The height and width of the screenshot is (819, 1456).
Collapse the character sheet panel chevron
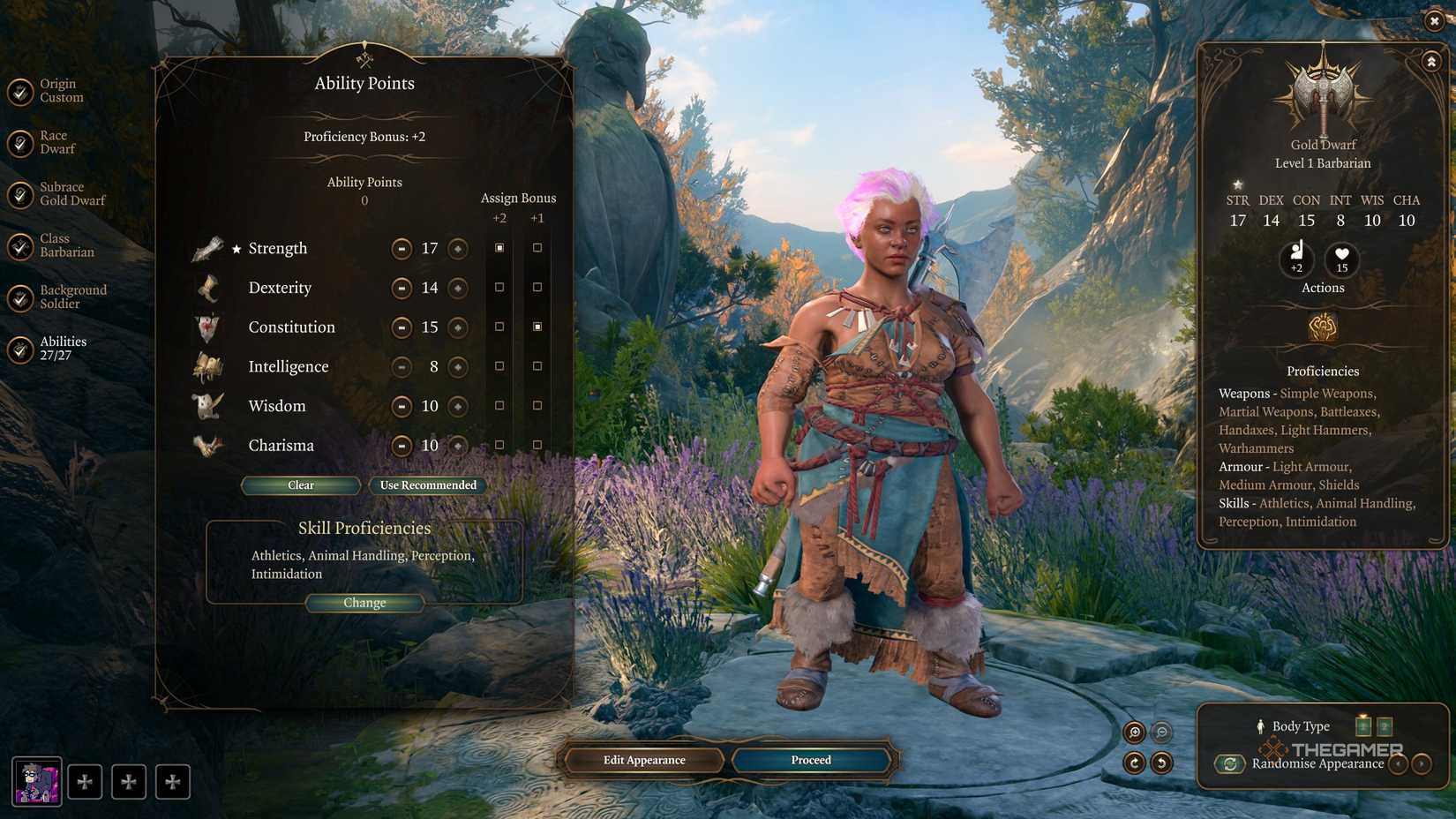pos(1432,63)
